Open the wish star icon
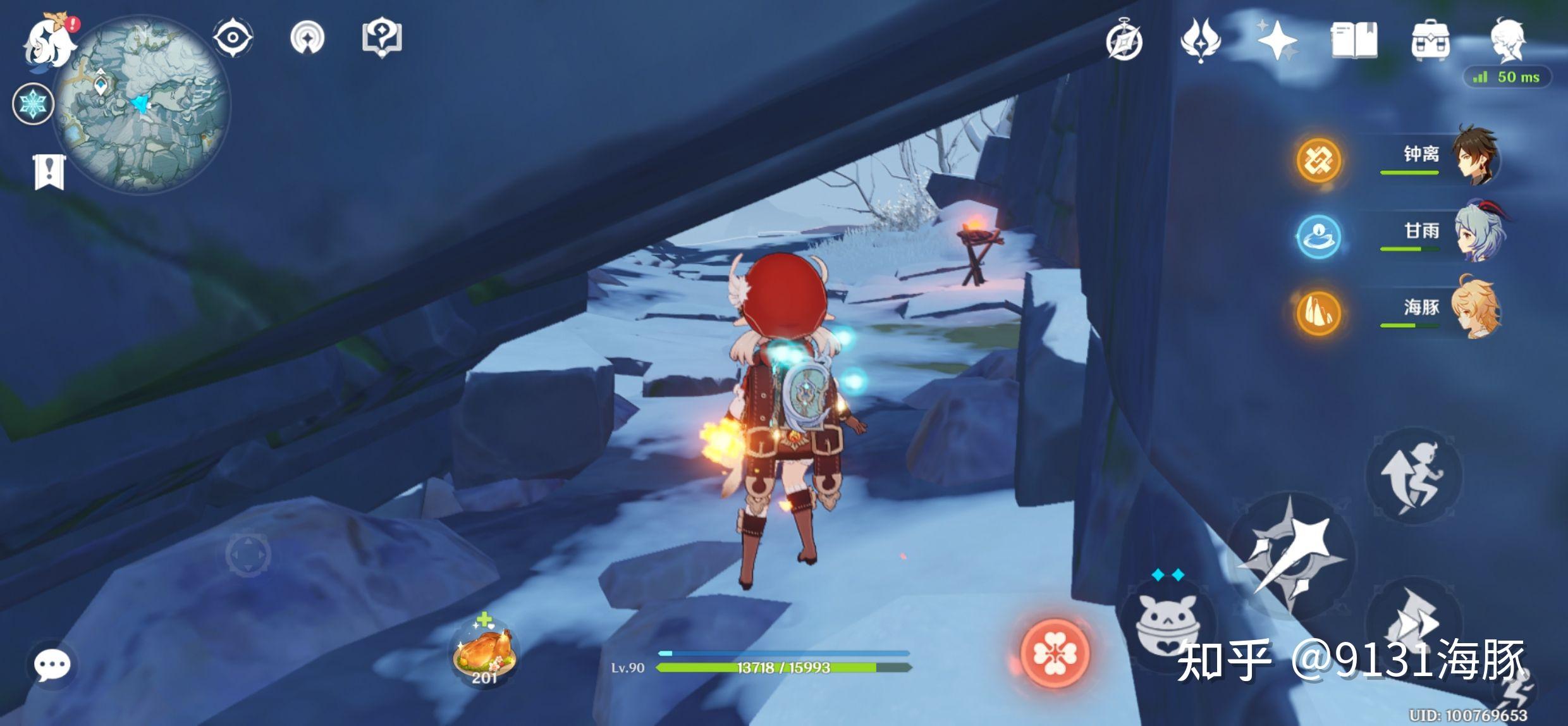This screenshot has height=726, width=1568. (1277, 40)
